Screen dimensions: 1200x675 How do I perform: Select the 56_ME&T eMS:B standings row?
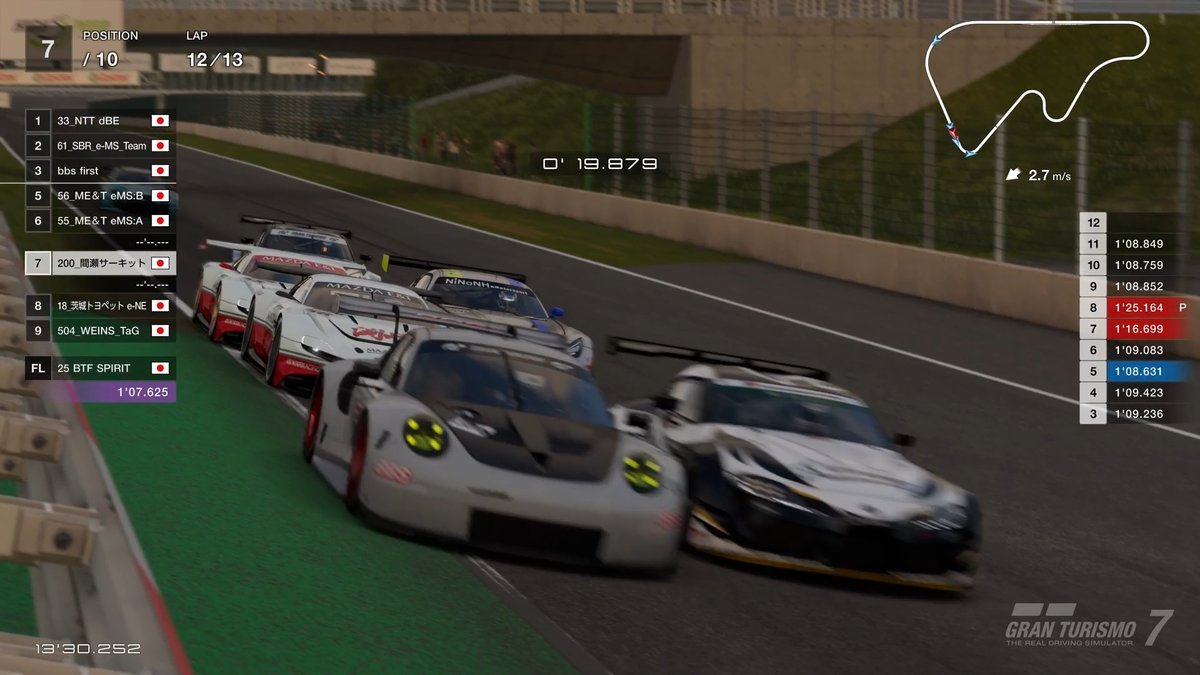(x=100, y=196)
